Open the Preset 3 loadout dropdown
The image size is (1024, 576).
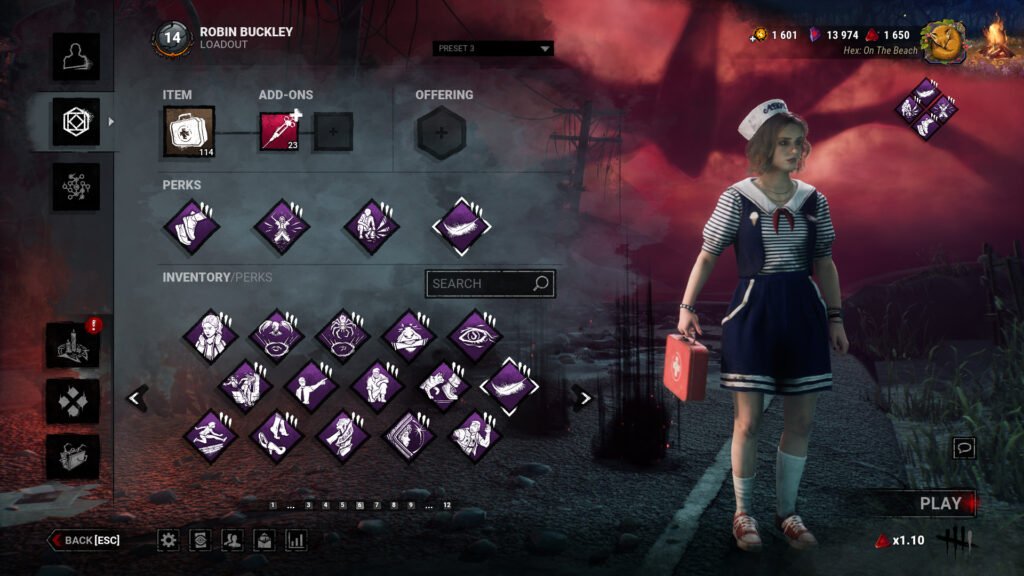[494, 48]
